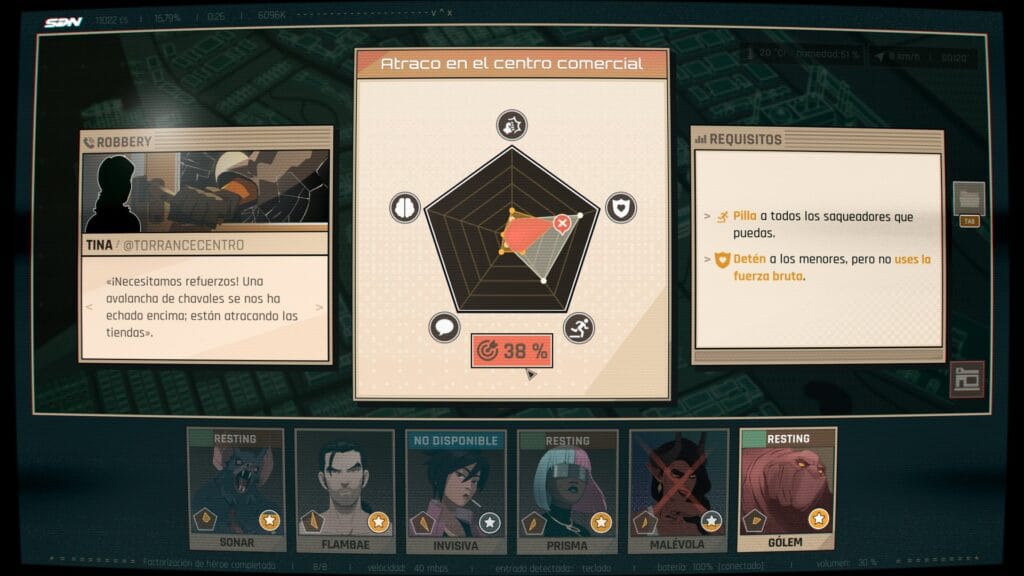Open the folder icon labeled TAB

tap(968, 200)
